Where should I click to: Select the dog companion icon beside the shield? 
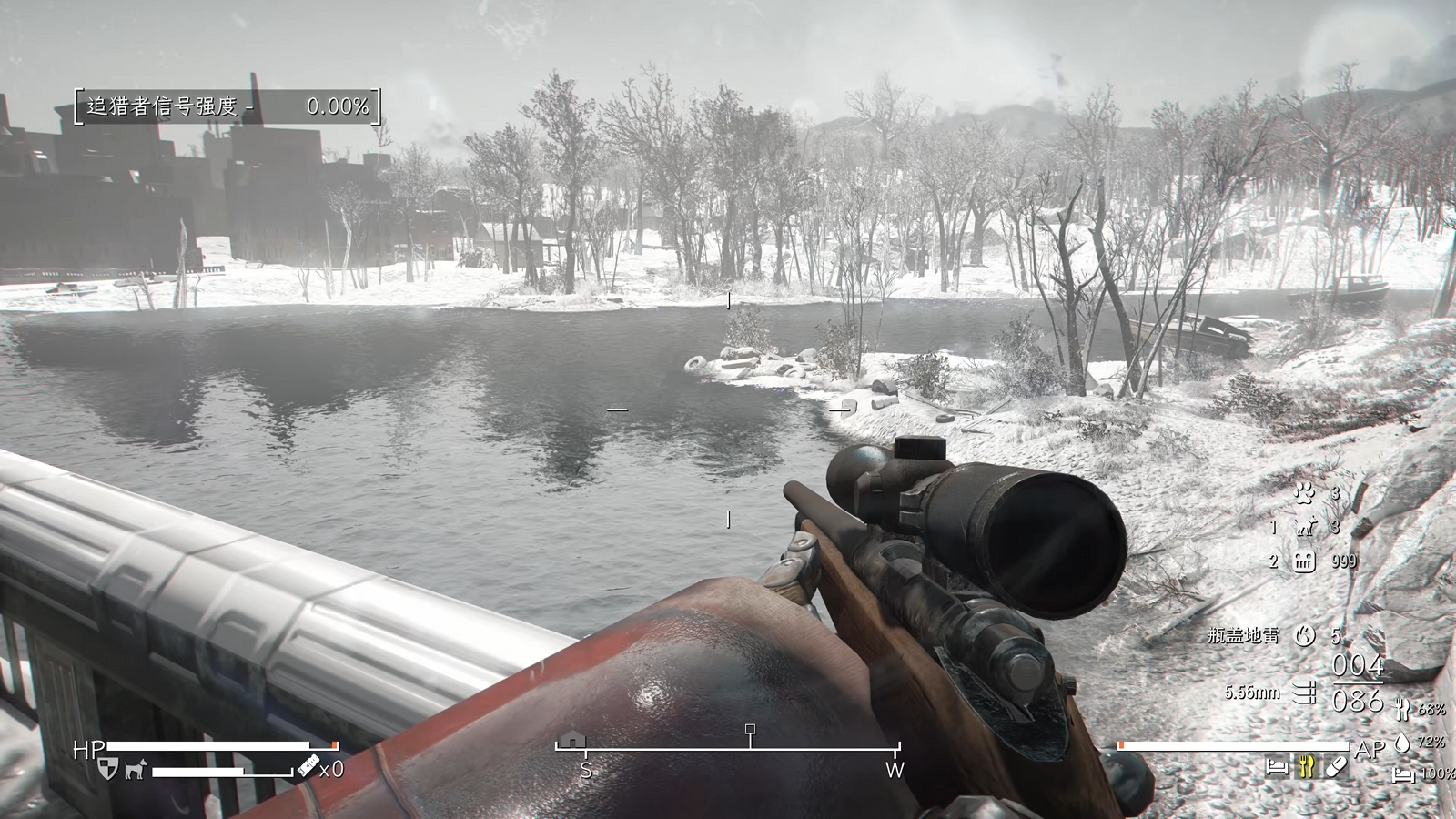pos(136,770)
